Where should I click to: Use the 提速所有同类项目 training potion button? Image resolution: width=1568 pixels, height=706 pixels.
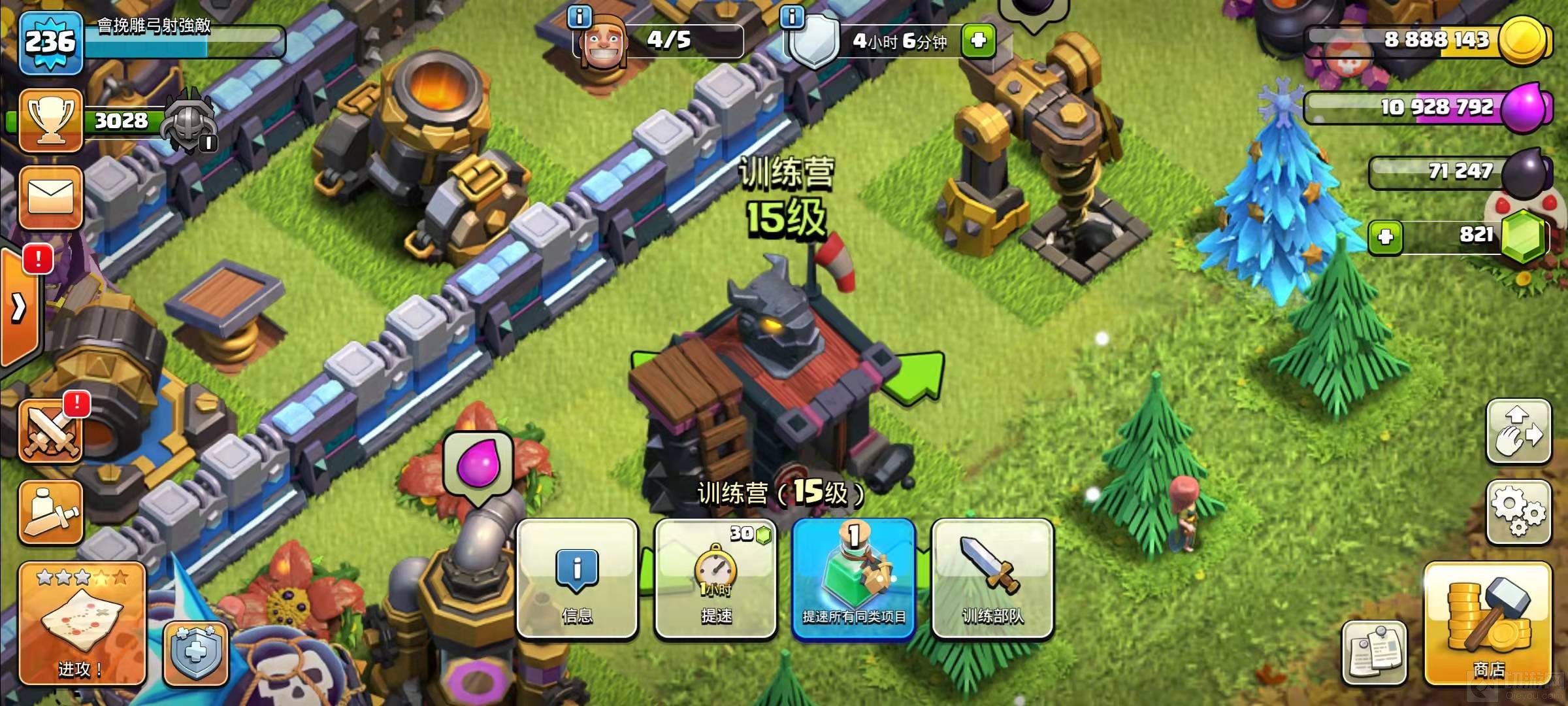(x=854, y=579)
